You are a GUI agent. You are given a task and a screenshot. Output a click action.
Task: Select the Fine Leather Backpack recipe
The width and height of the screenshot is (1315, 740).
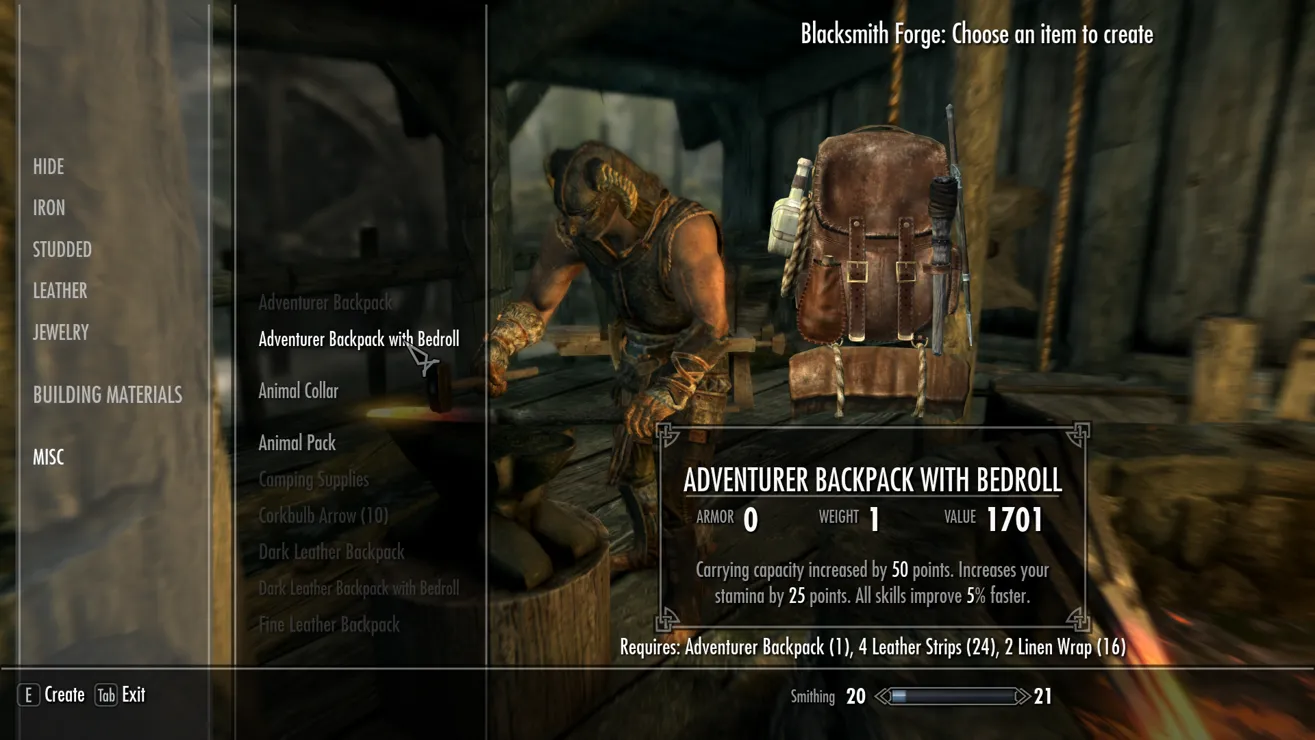(329, 625)
